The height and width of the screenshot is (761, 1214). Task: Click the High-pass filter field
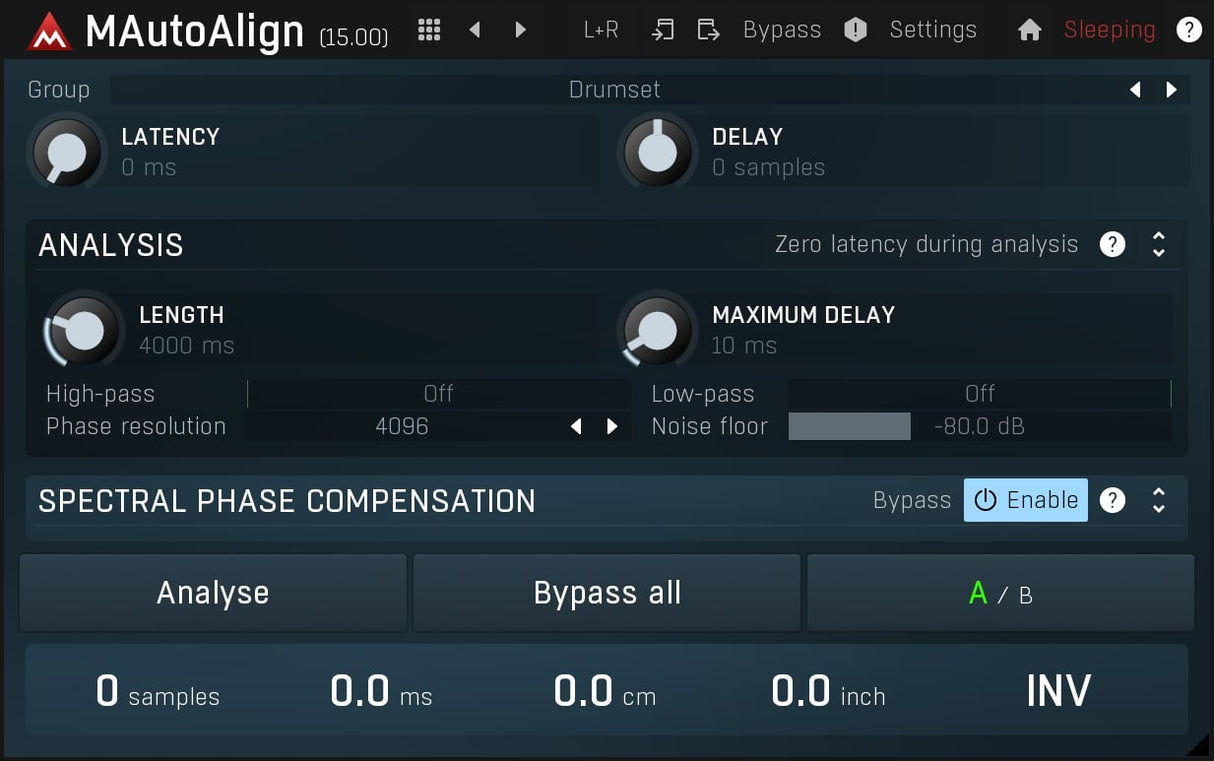[x=438, y=394]
